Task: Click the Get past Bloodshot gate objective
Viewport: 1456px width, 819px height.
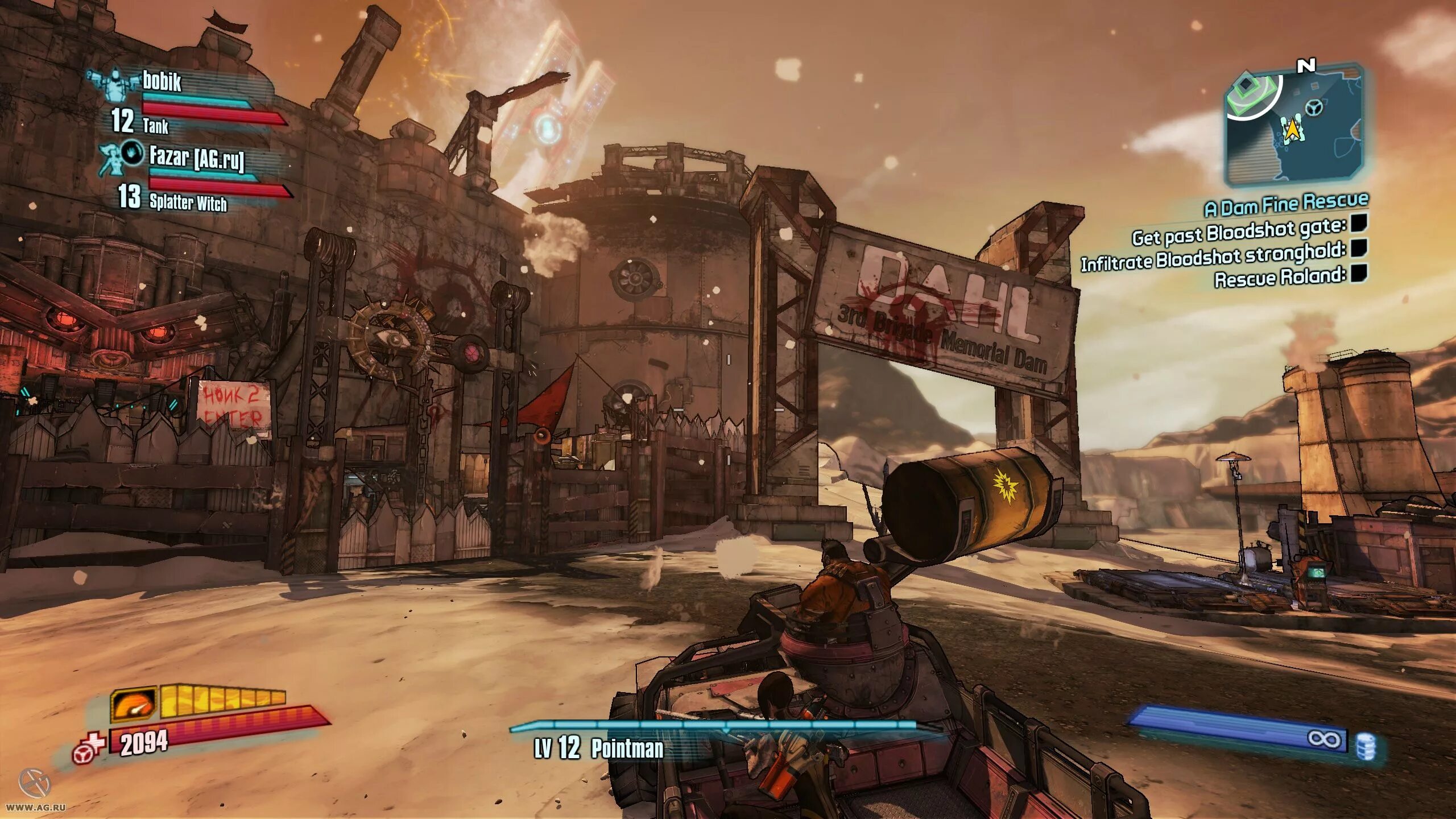Action: click(x=1239, y=233)
